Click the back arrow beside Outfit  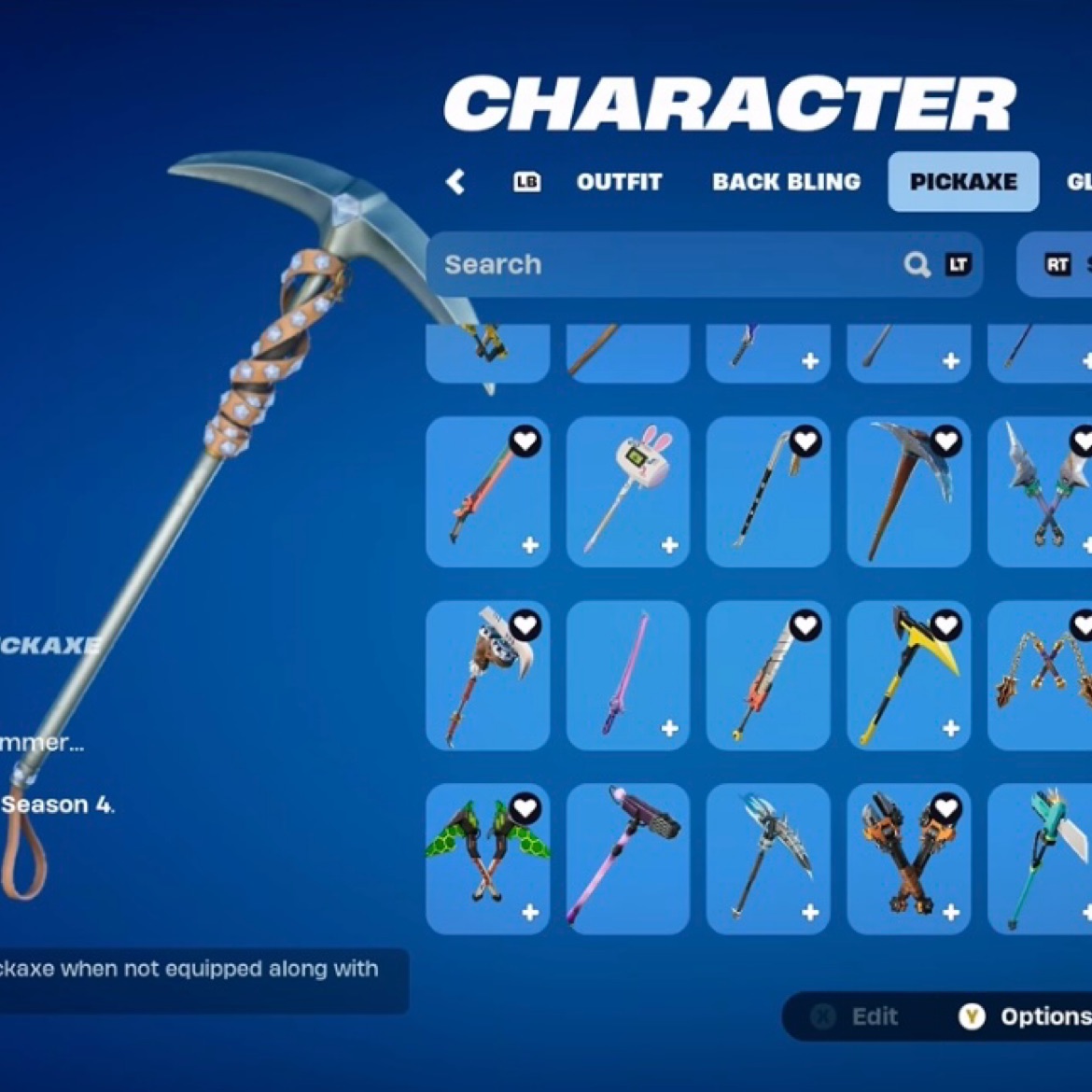tap(455, 181)
